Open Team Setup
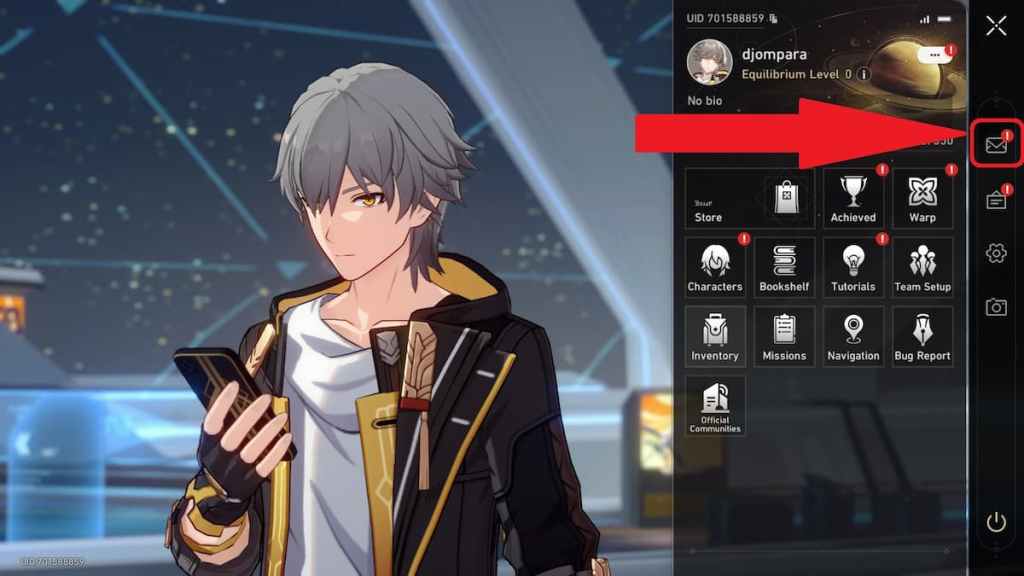Screen dimensions: 1024x576 (x=922, y=268)
